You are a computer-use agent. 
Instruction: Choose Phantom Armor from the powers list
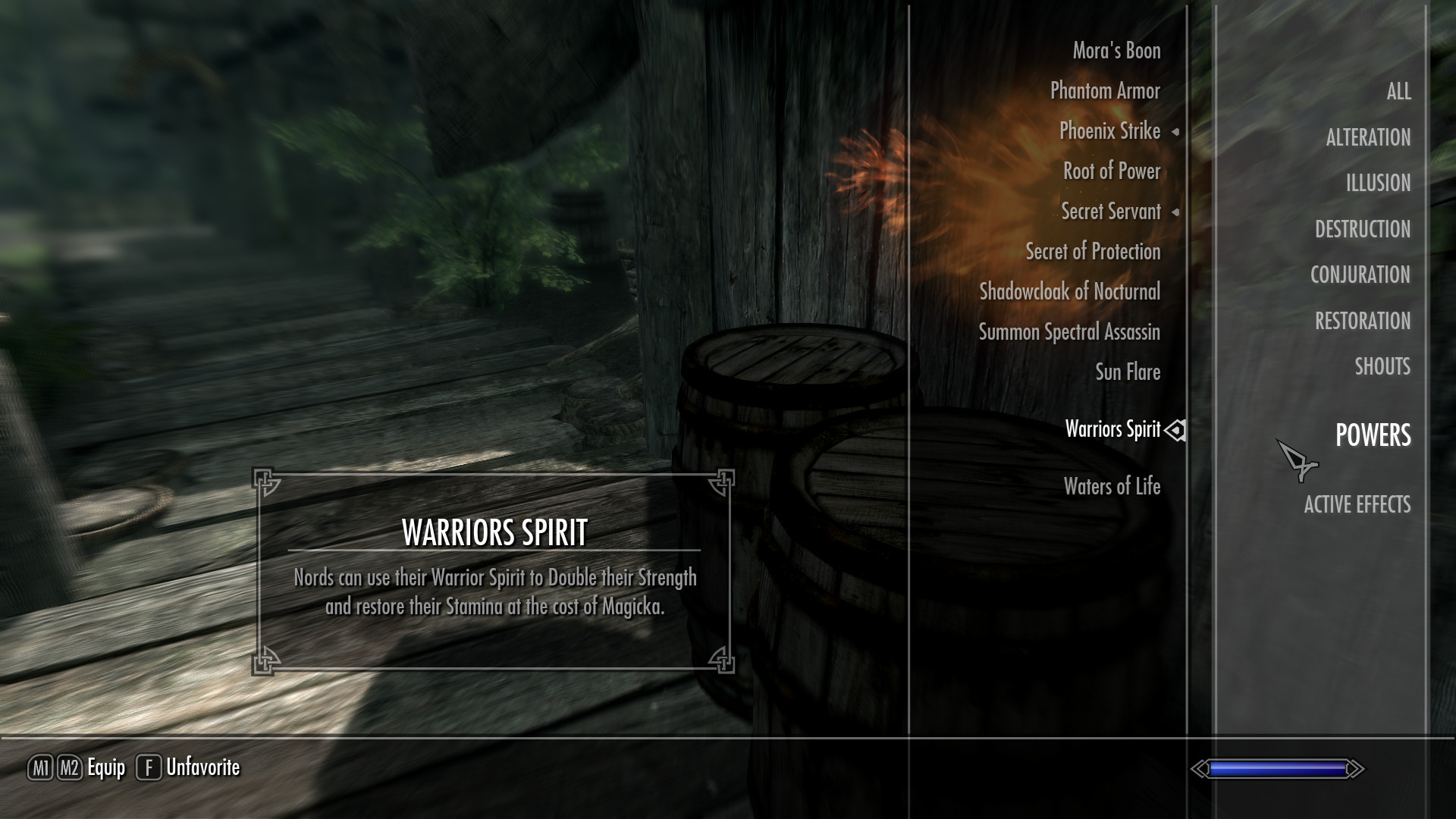click(x=1105, y=91)
